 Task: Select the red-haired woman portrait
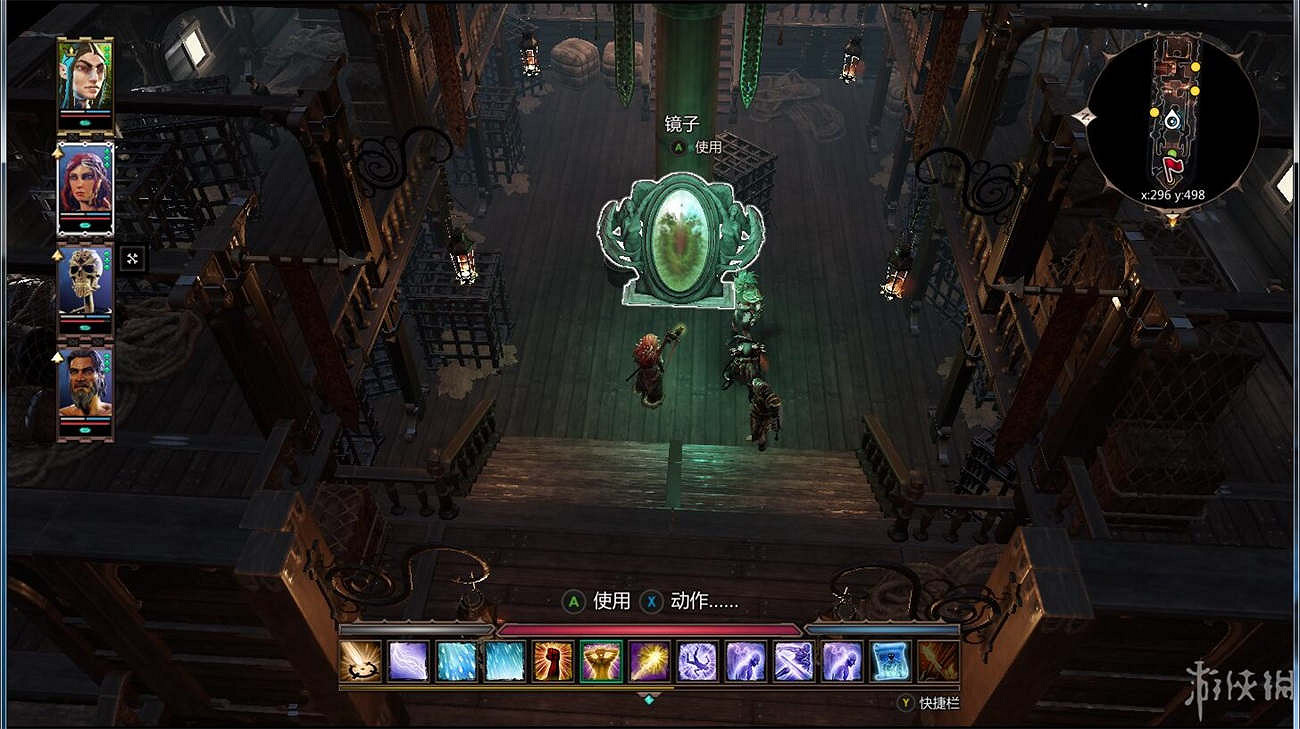[85, 181]
